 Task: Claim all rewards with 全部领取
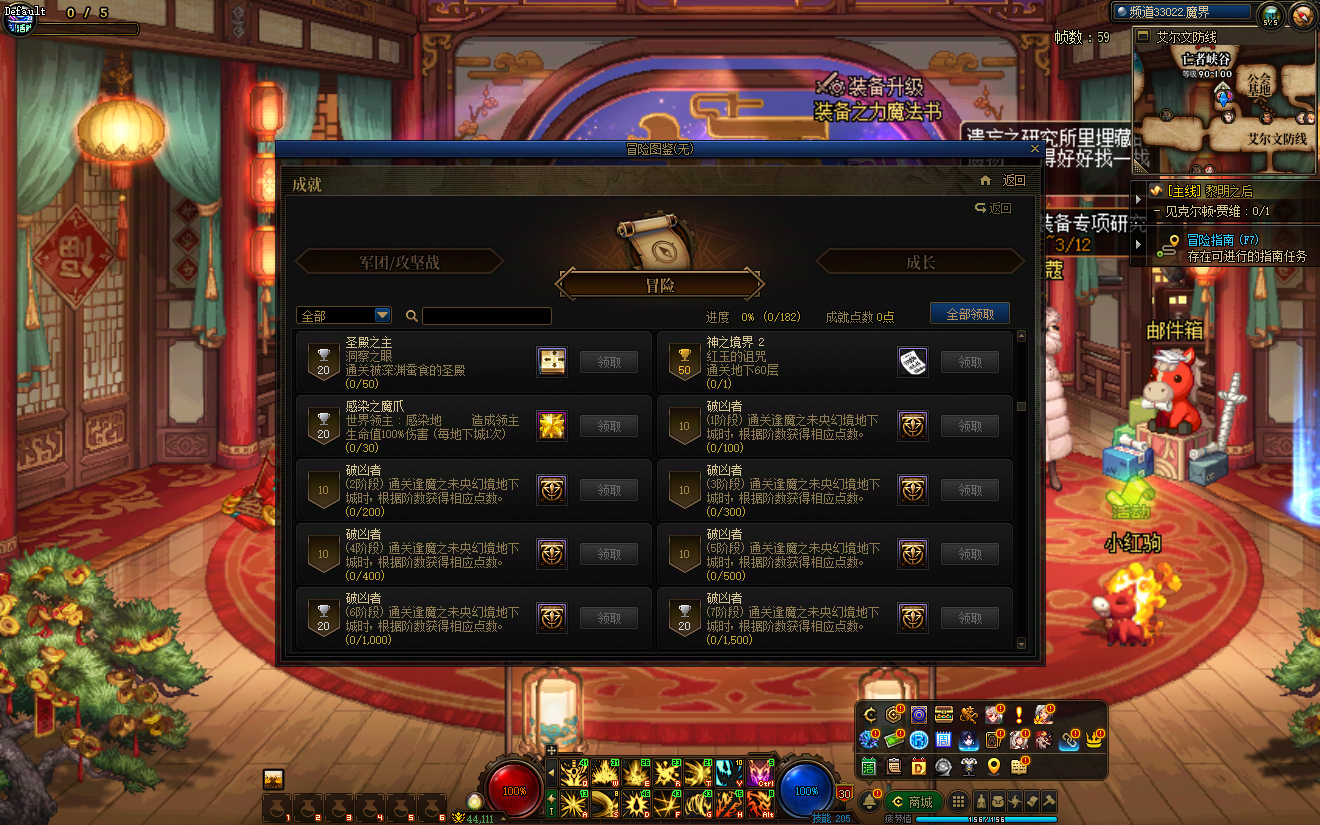969,314
